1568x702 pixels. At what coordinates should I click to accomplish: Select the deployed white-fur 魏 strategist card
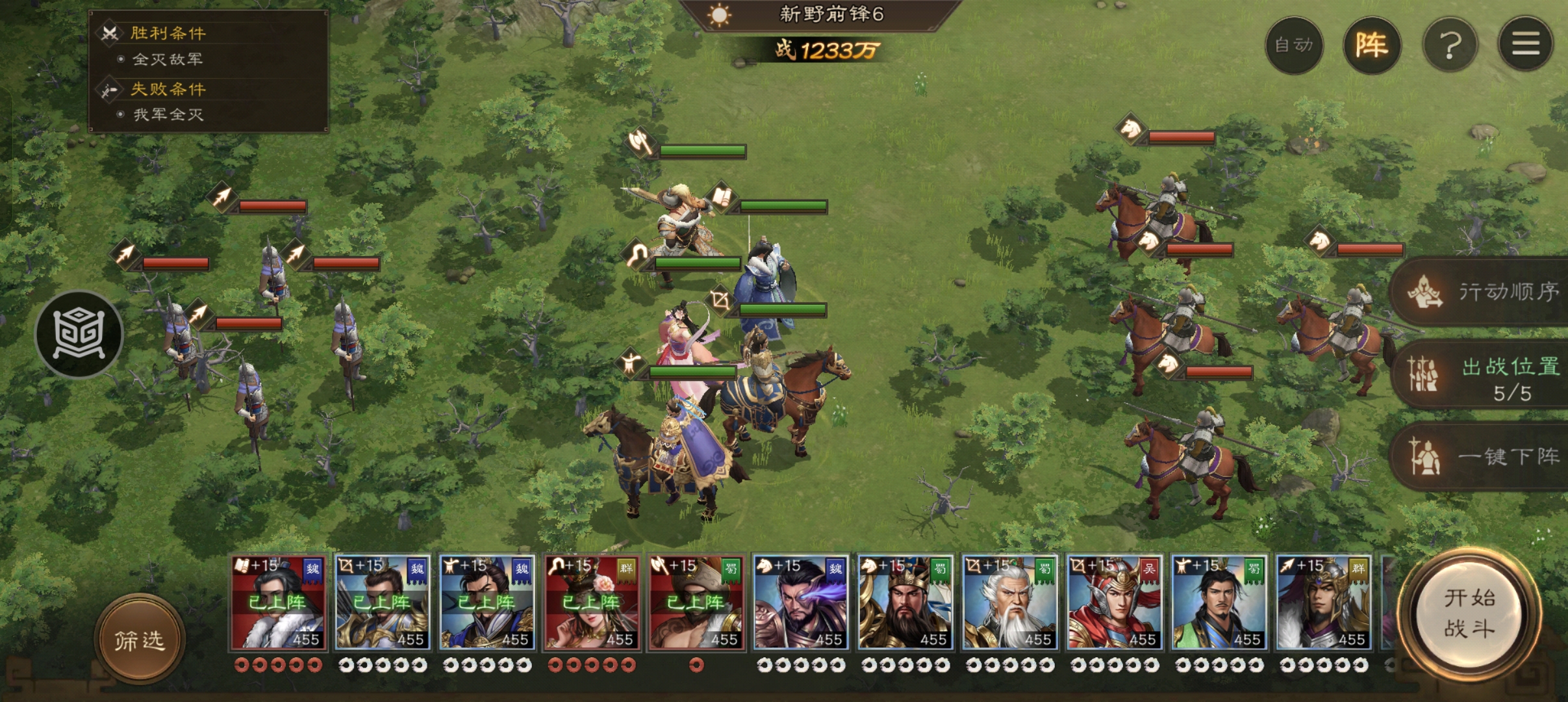pyautogui.click(x=278, y=603)
